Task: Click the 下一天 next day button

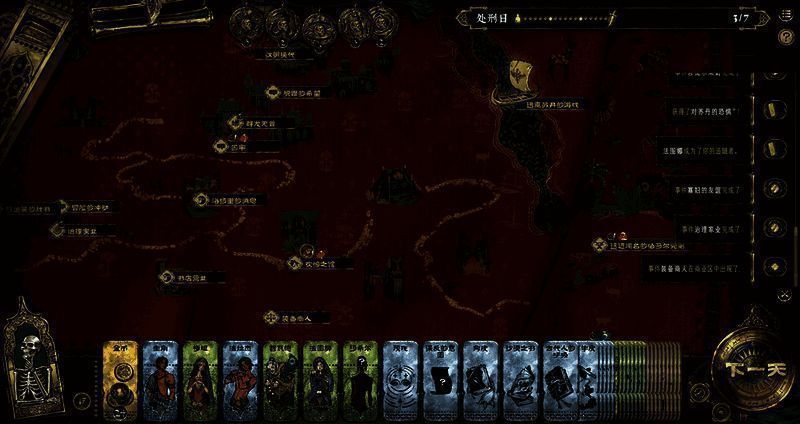Action: pyautogui.click(x=743, y=368)
